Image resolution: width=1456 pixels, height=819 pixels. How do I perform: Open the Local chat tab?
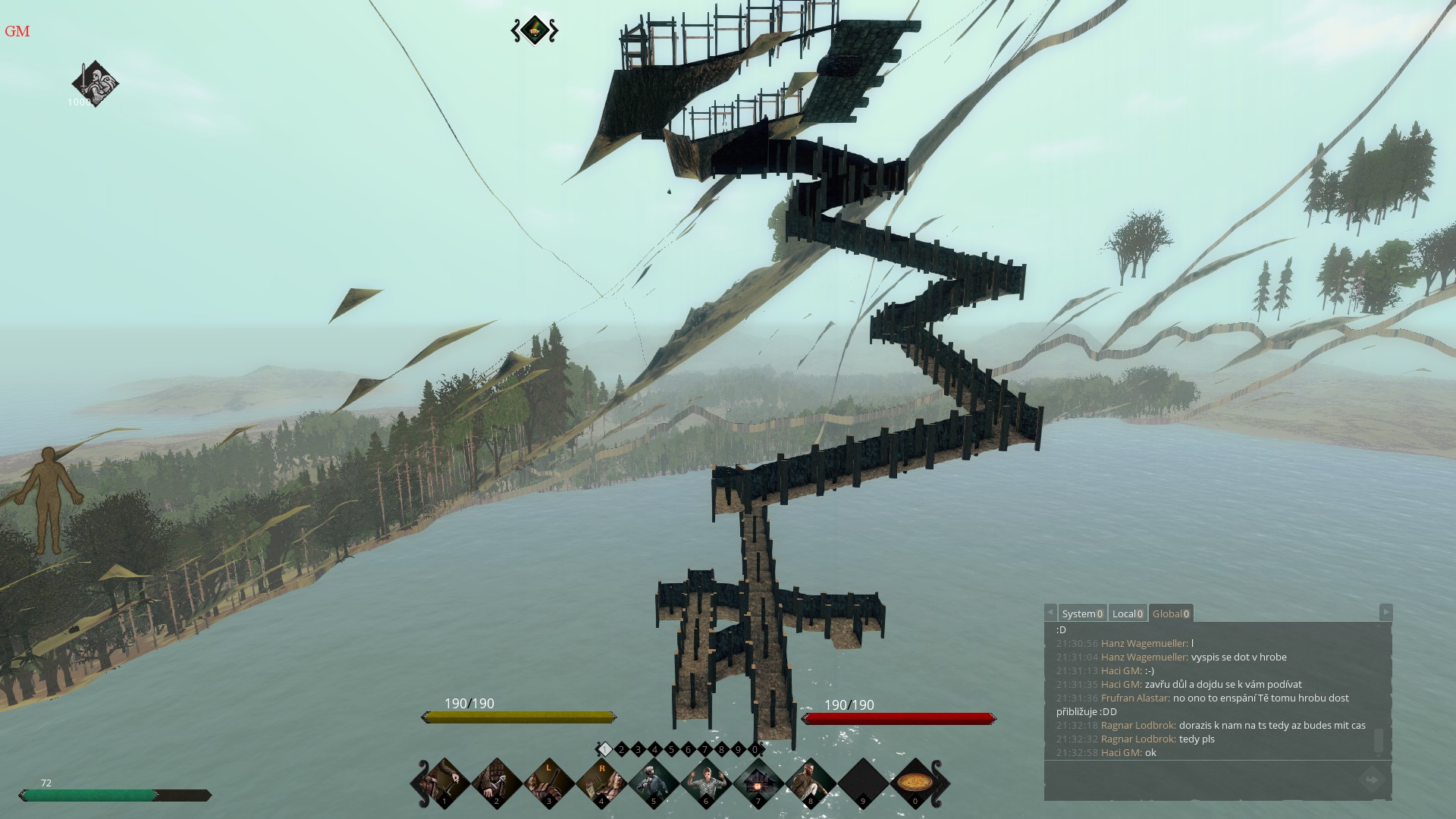coord(1127,613)
